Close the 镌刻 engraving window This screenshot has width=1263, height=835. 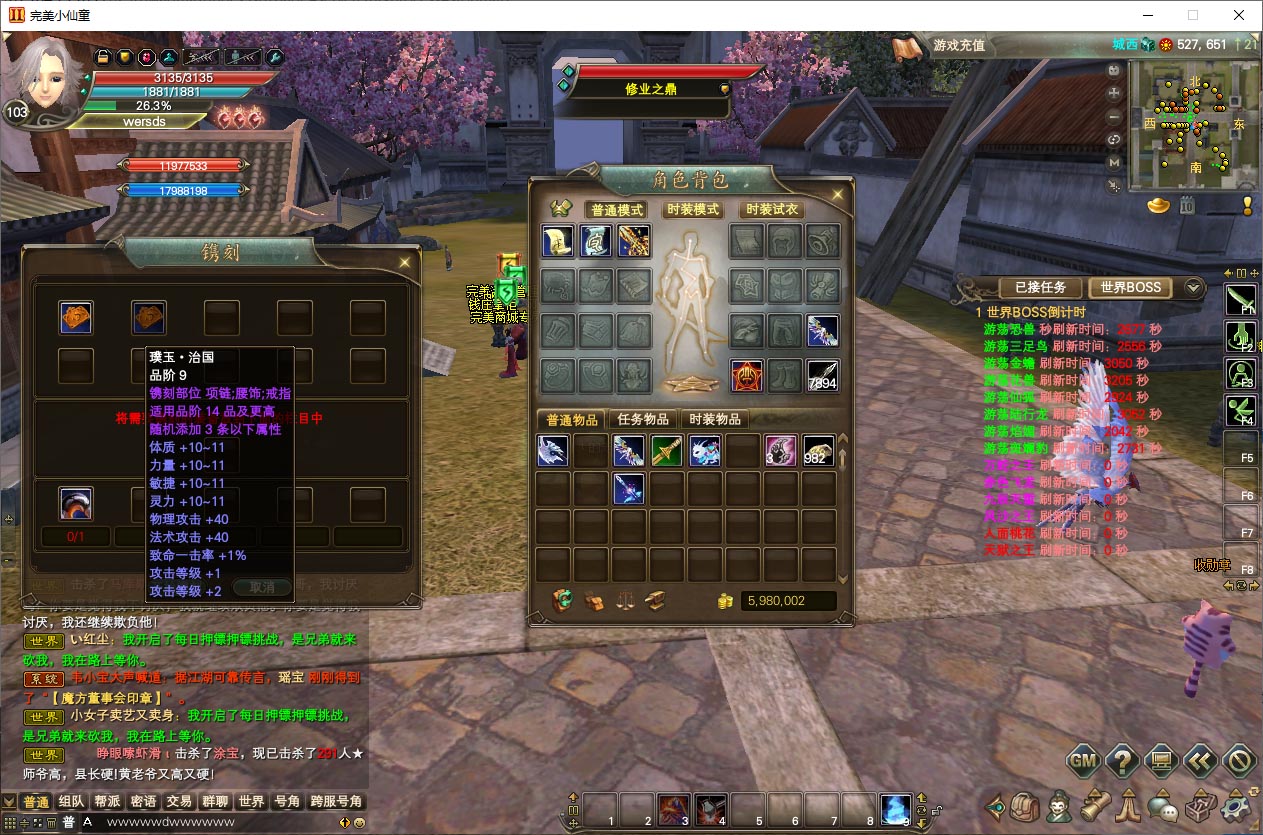click(404, 262)
